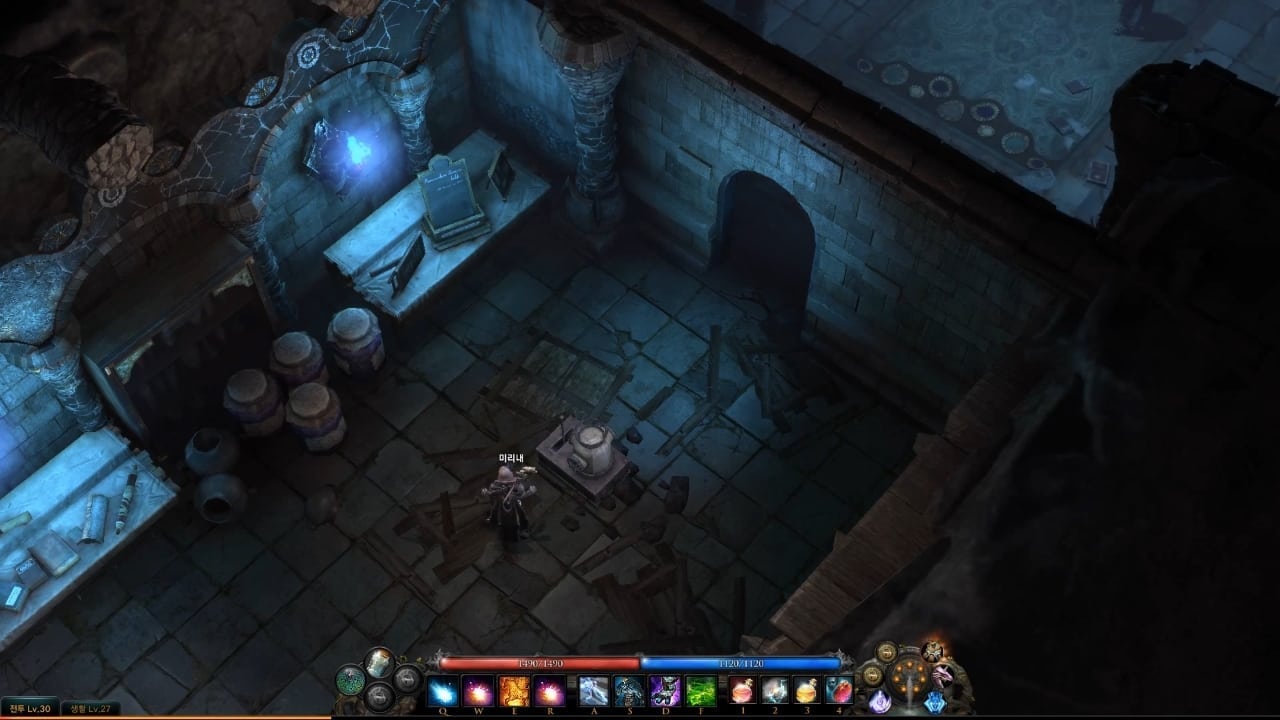
Task: Open the crossed figure icon above the dial
Action: coord(933,651)
